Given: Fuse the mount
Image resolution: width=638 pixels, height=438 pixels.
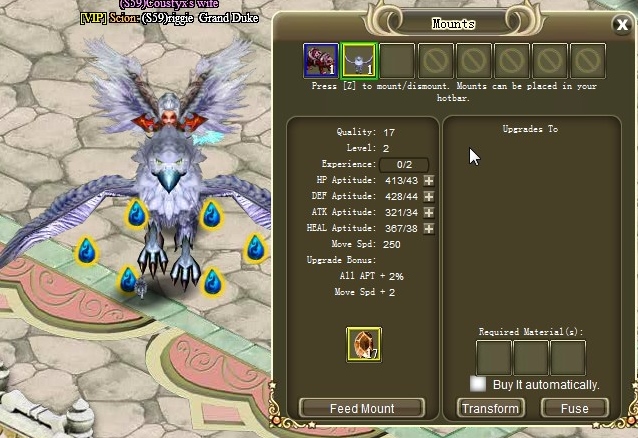Looking at the screenshot, I should (574, 408).
